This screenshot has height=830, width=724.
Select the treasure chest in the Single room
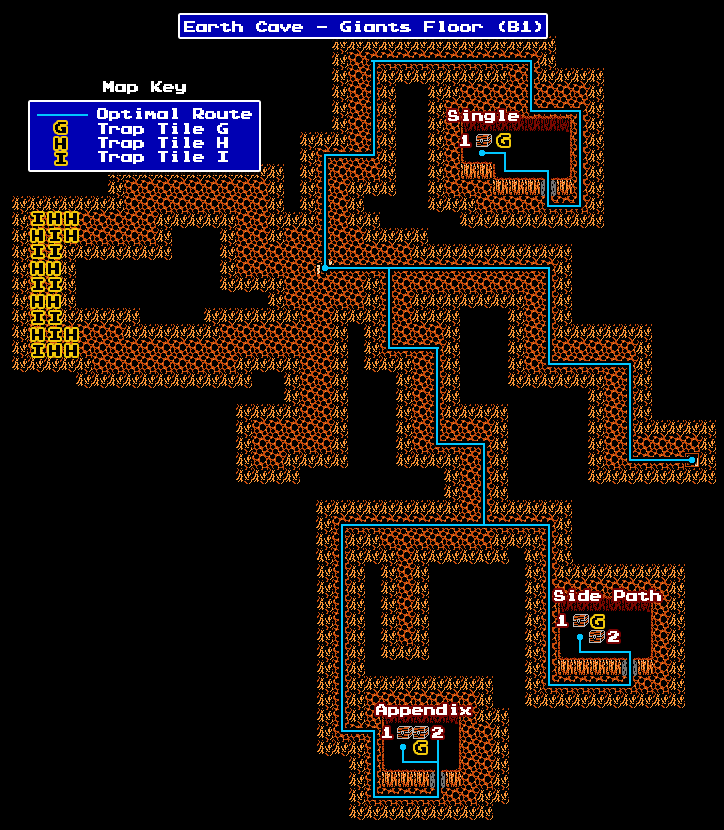tap(484, 141)
